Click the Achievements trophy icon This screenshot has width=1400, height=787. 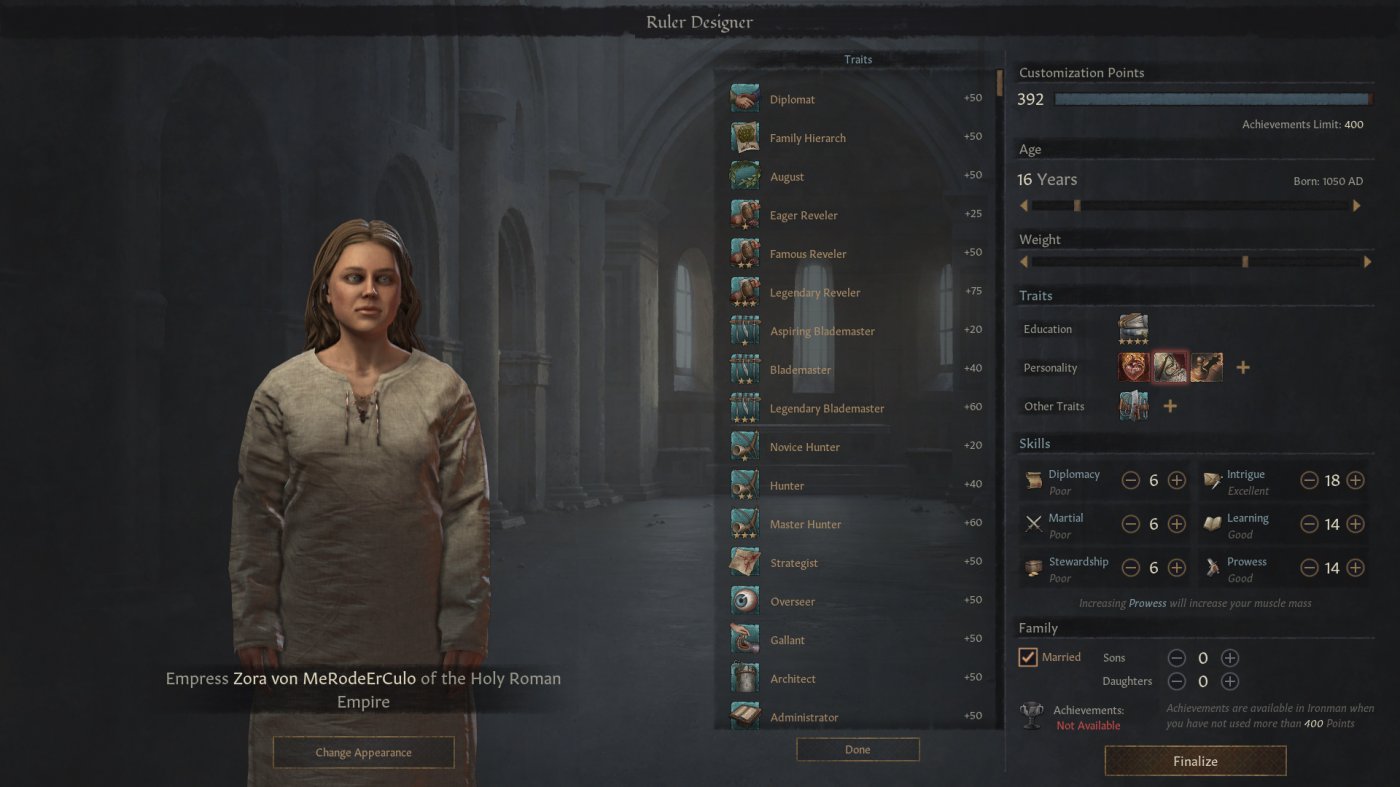click(x=1030, y=712)
